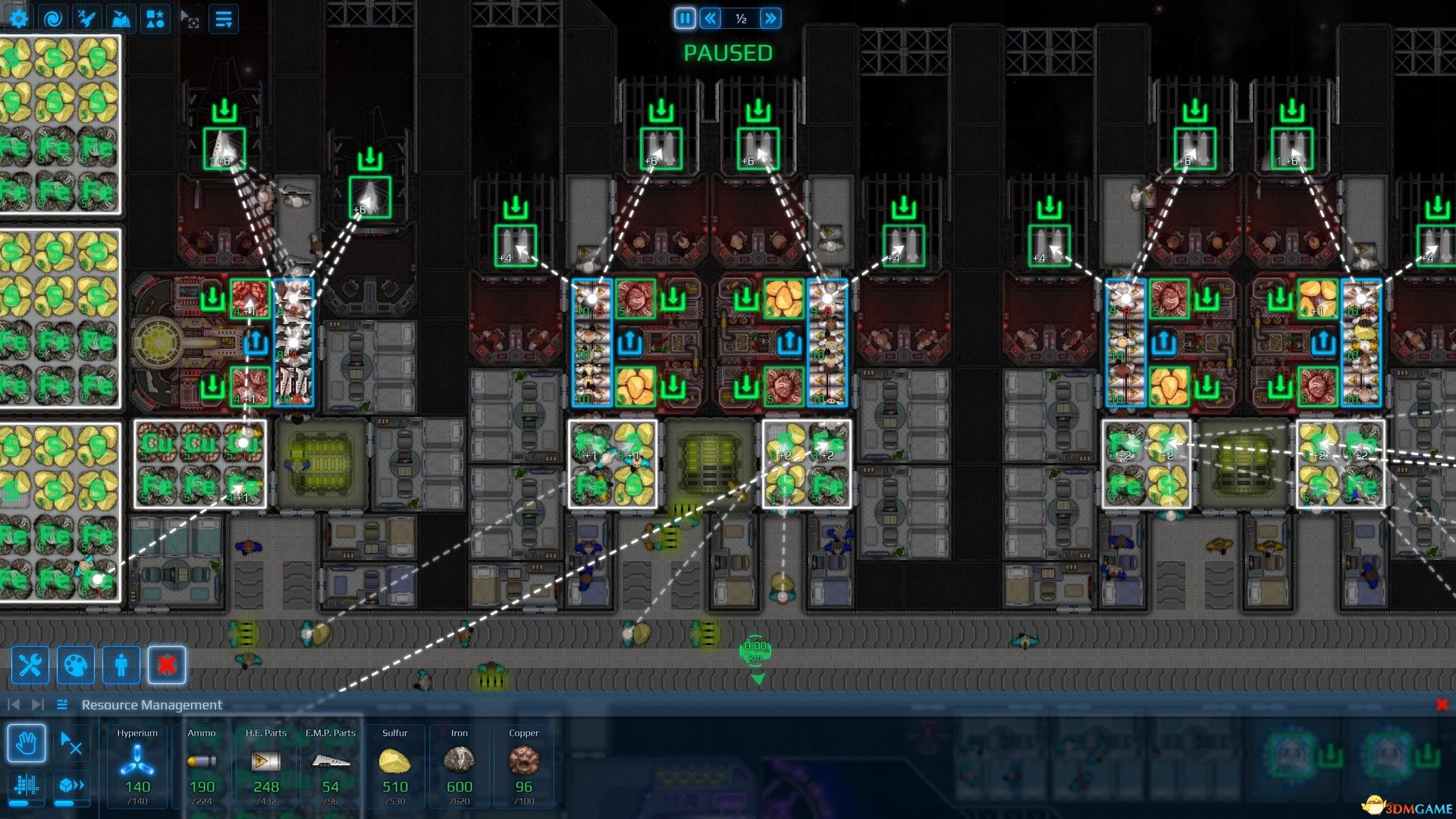The height and width of the screenshot is (819, 1456).
Task: Close the Resource Management panel
Action: point(1442,704)
